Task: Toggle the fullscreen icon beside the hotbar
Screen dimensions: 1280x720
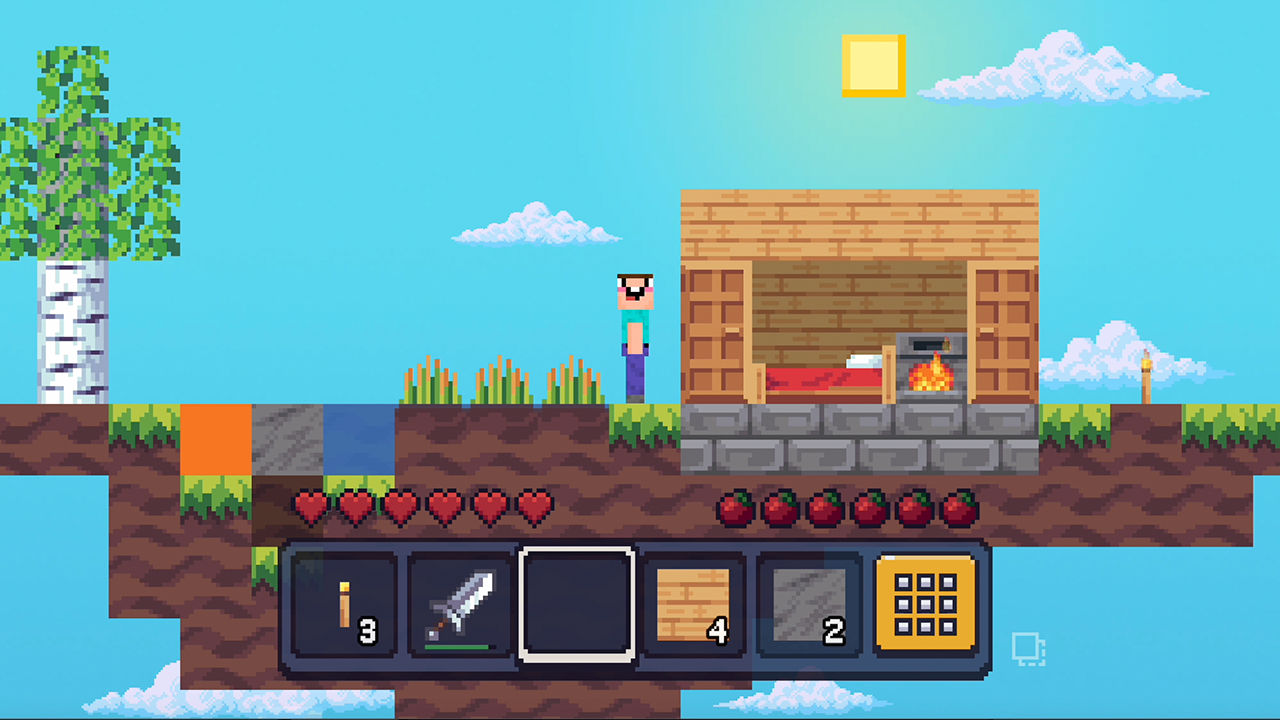Action: click(1030, 648)
